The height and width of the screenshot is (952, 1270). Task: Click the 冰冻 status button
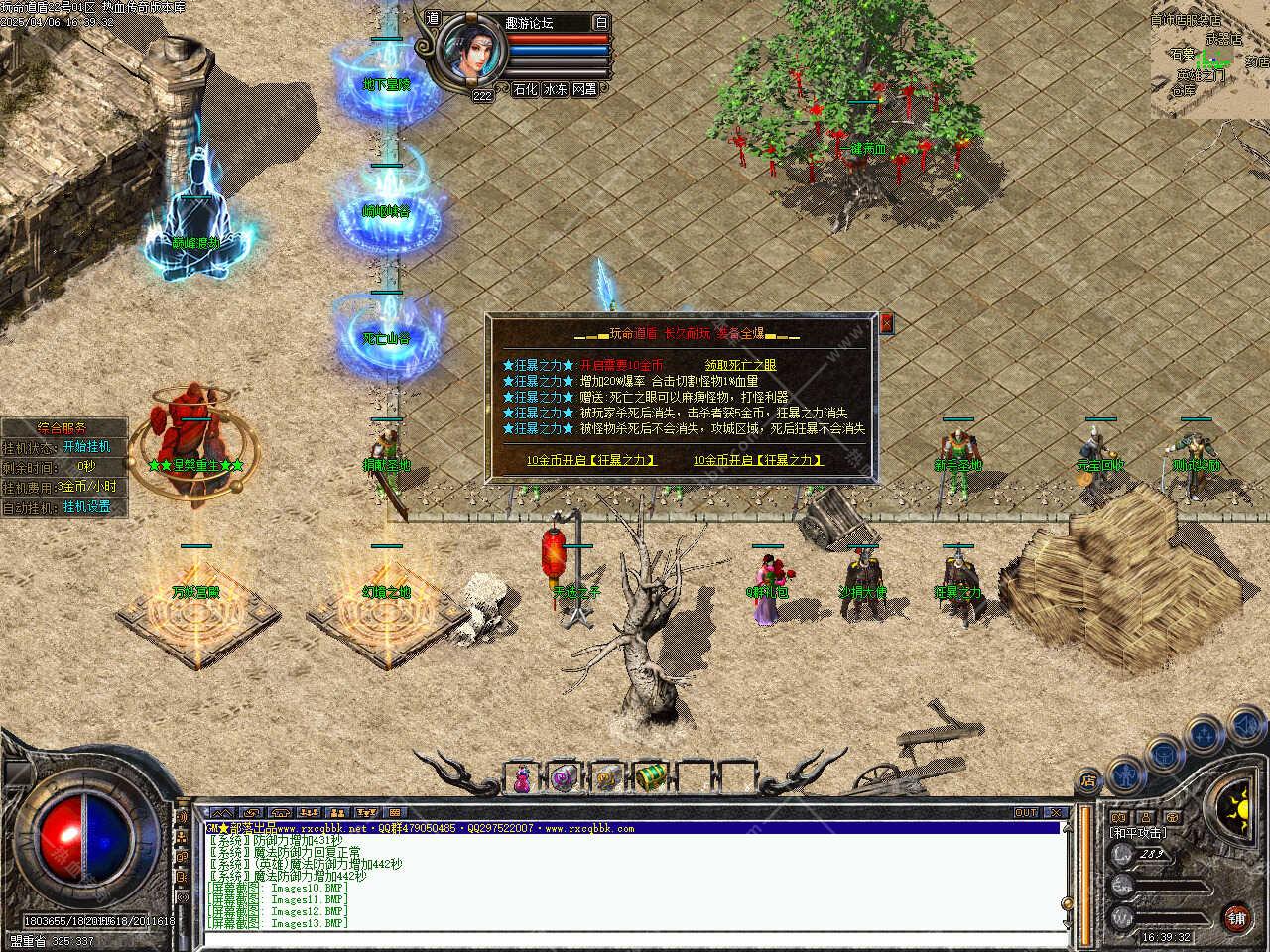pyautogui.click(x=555, y=89)
